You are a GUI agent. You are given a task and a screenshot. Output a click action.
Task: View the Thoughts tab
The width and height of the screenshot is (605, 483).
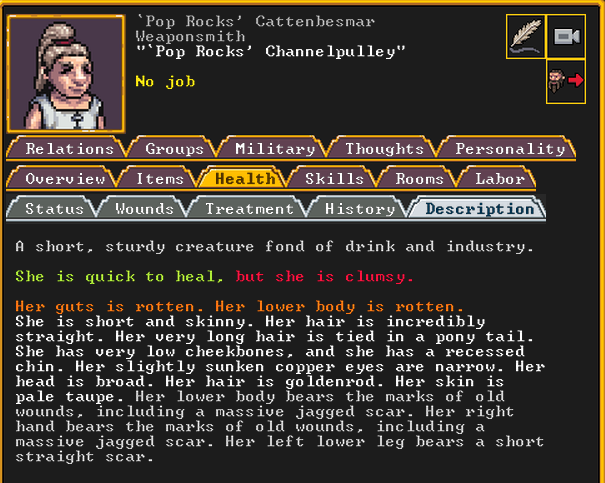coord(384,149)
